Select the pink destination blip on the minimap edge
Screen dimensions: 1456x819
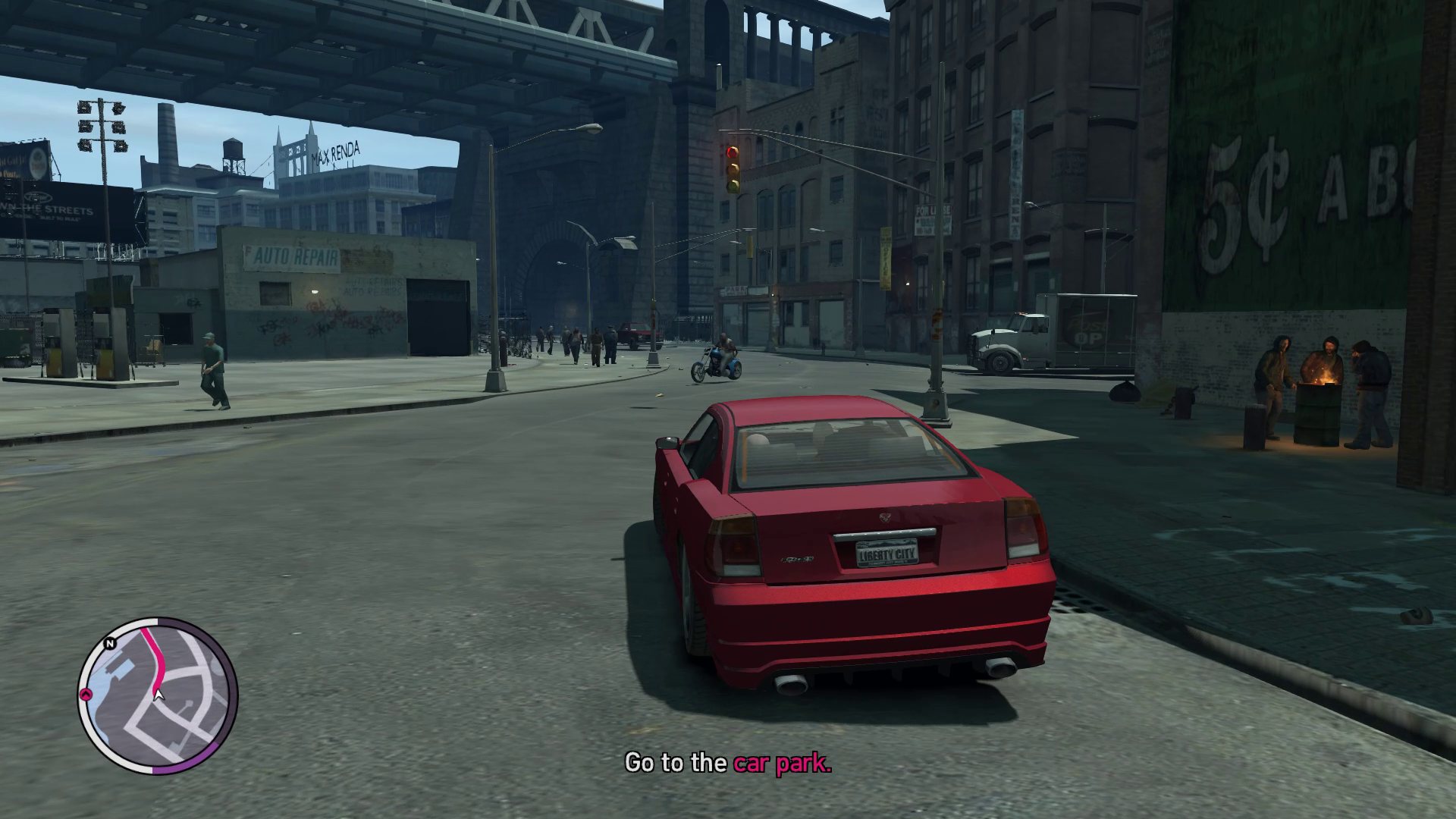86,694
